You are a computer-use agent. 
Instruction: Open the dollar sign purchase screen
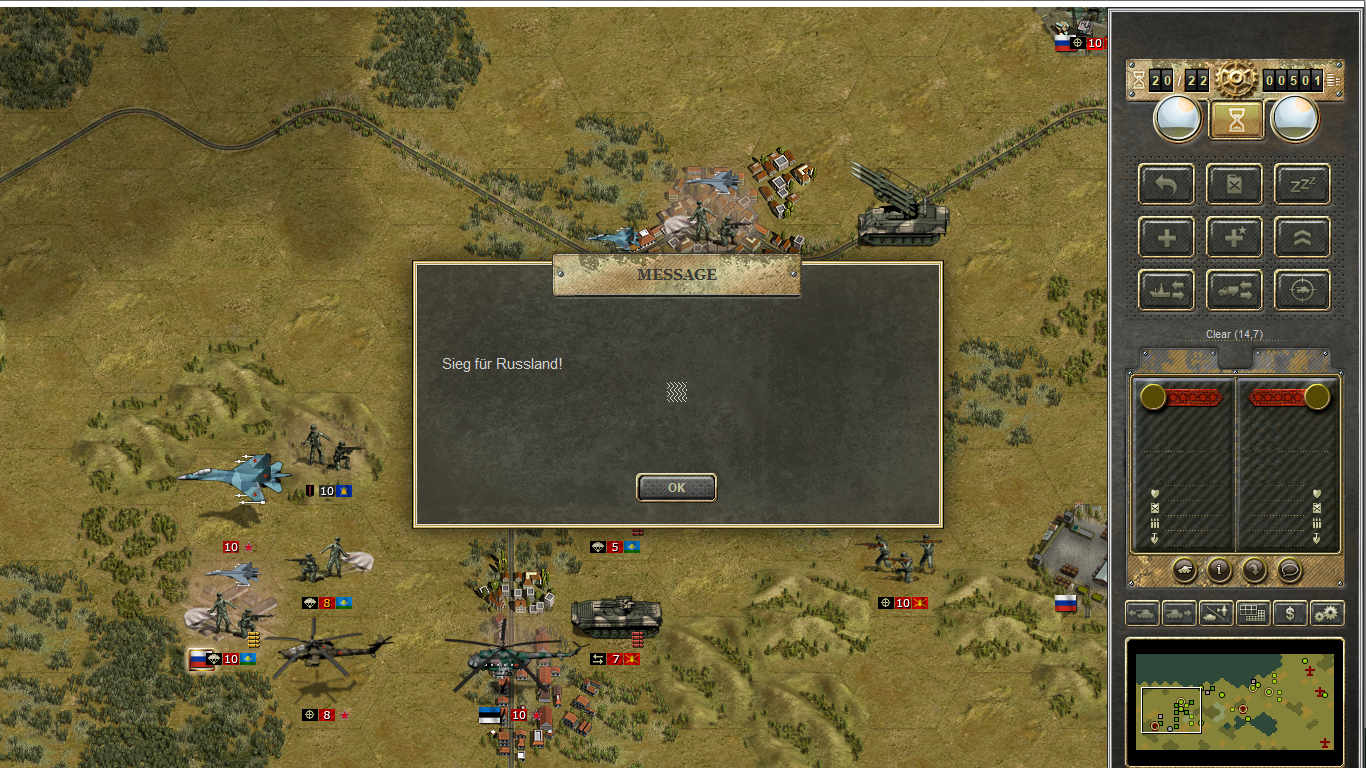tap(1290, 613)
